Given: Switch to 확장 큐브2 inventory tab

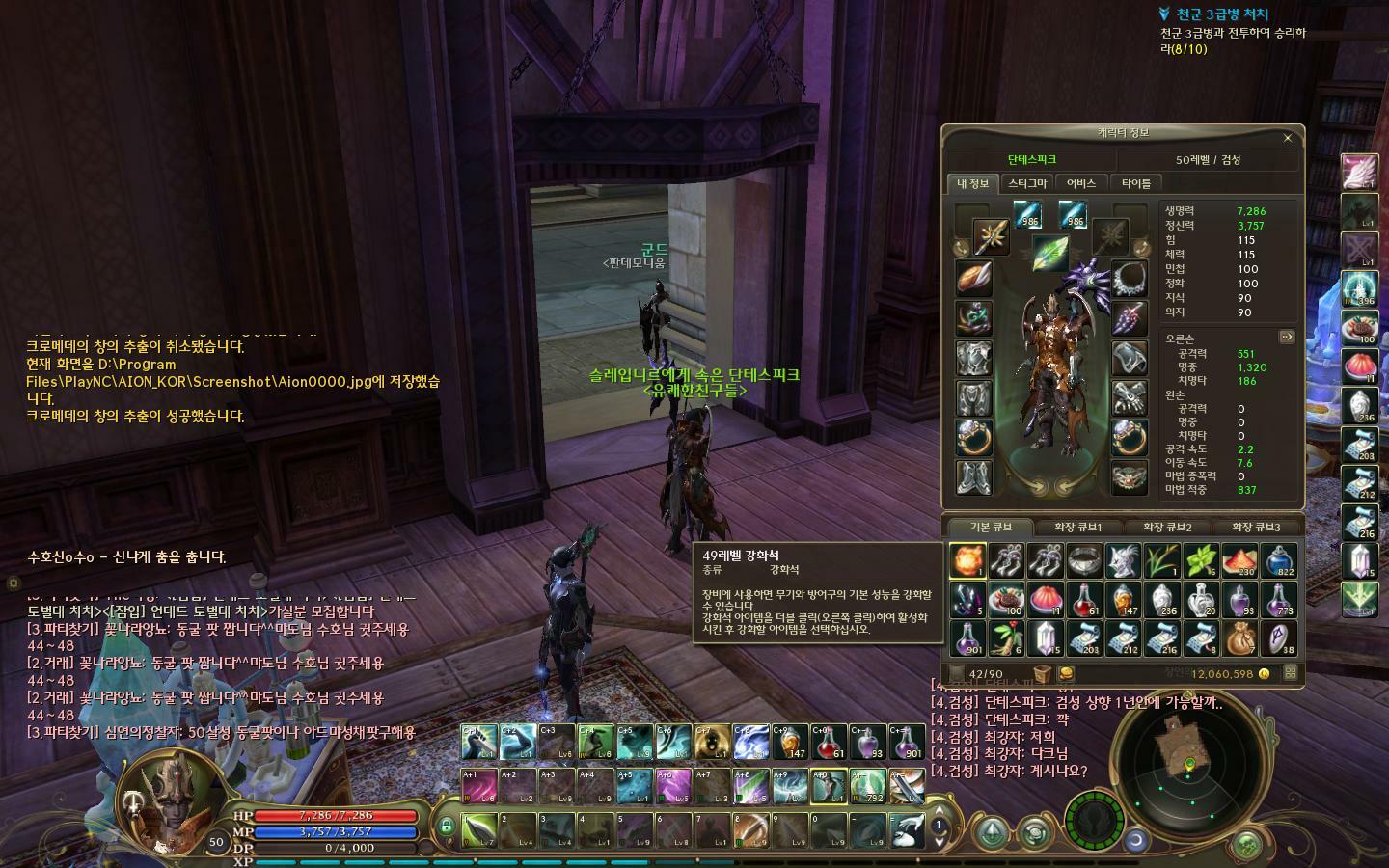Looking at the screenshot, I should pyautogui.click(x=1167, y=528).
